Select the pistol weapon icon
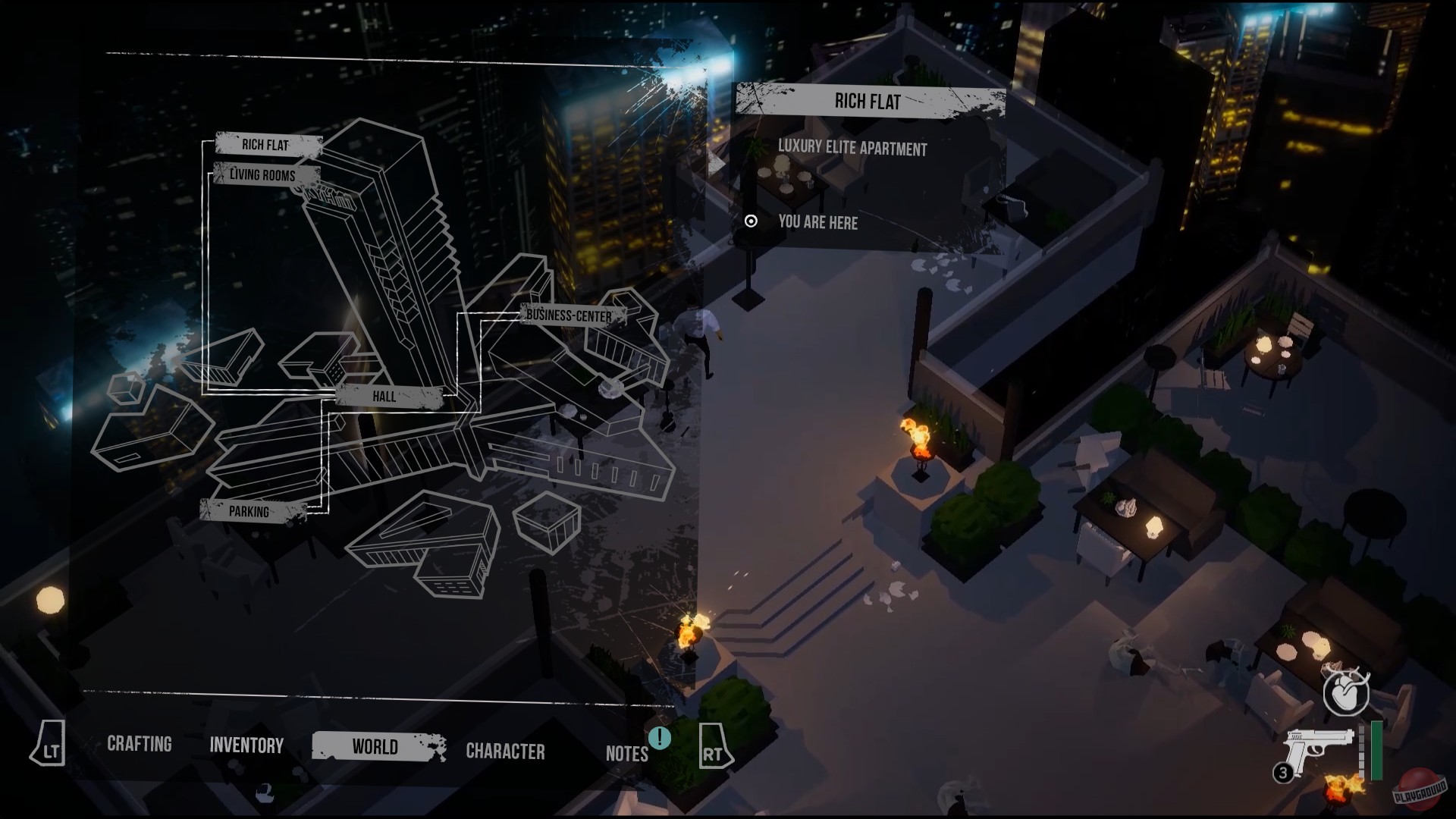The width and height of the screenshot is (1456, 819). [1318, 747]
